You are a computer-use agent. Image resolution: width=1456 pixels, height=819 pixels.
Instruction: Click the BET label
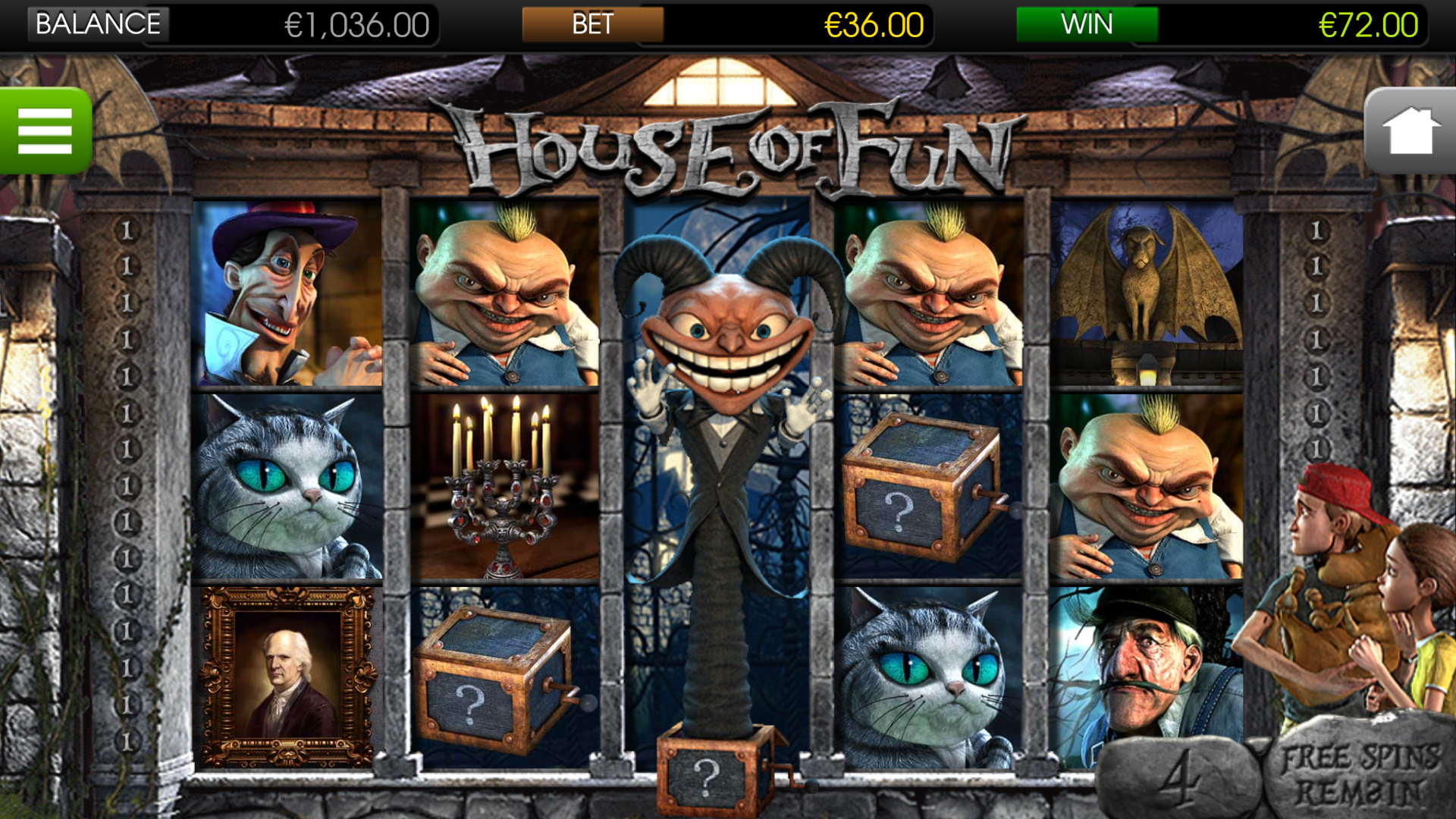point(593,24)
